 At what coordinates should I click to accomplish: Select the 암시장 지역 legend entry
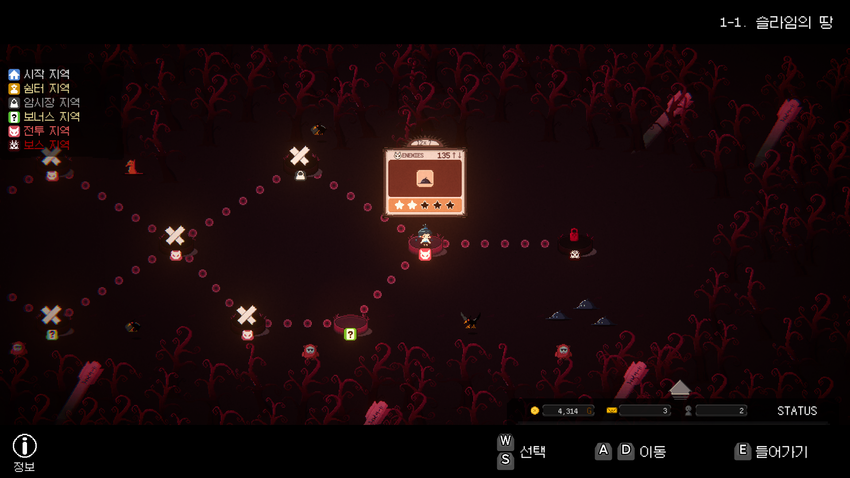pos(44,102)
